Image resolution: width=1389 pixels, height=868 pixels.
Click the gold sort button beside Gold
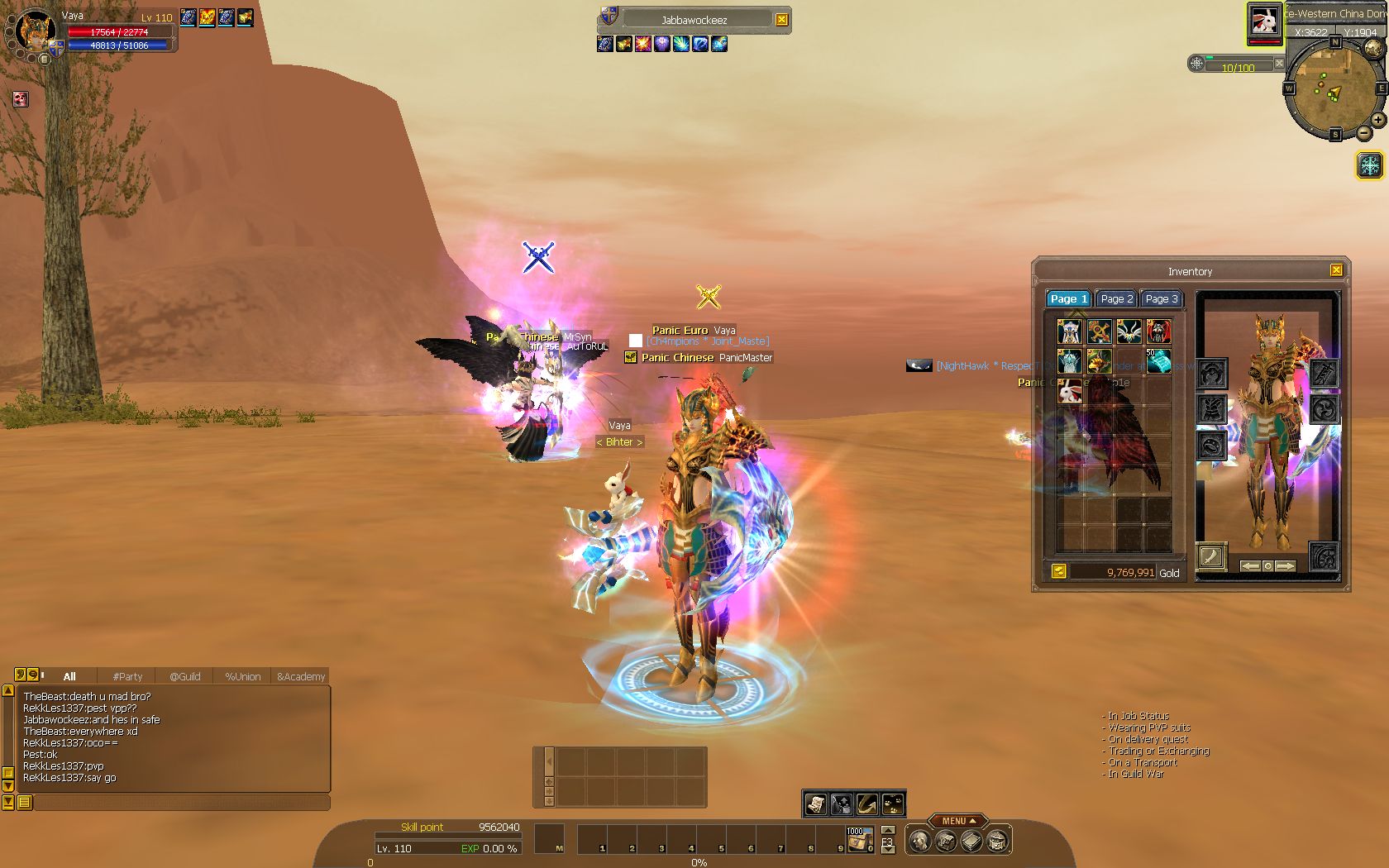tap(1058, 571)
